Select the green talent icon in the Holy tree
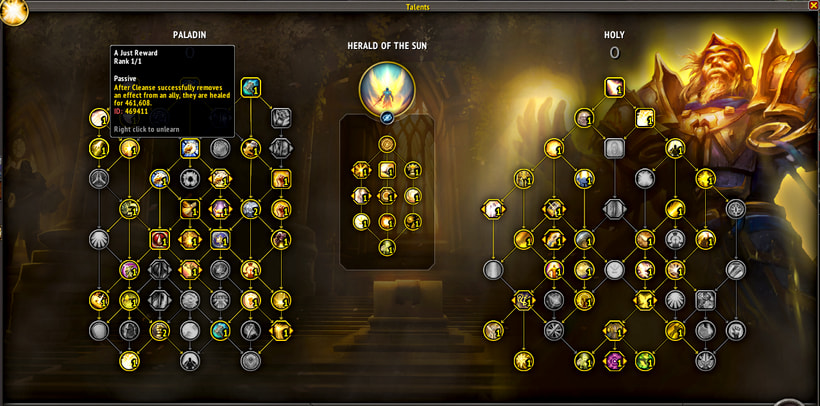 coord(645,360)
